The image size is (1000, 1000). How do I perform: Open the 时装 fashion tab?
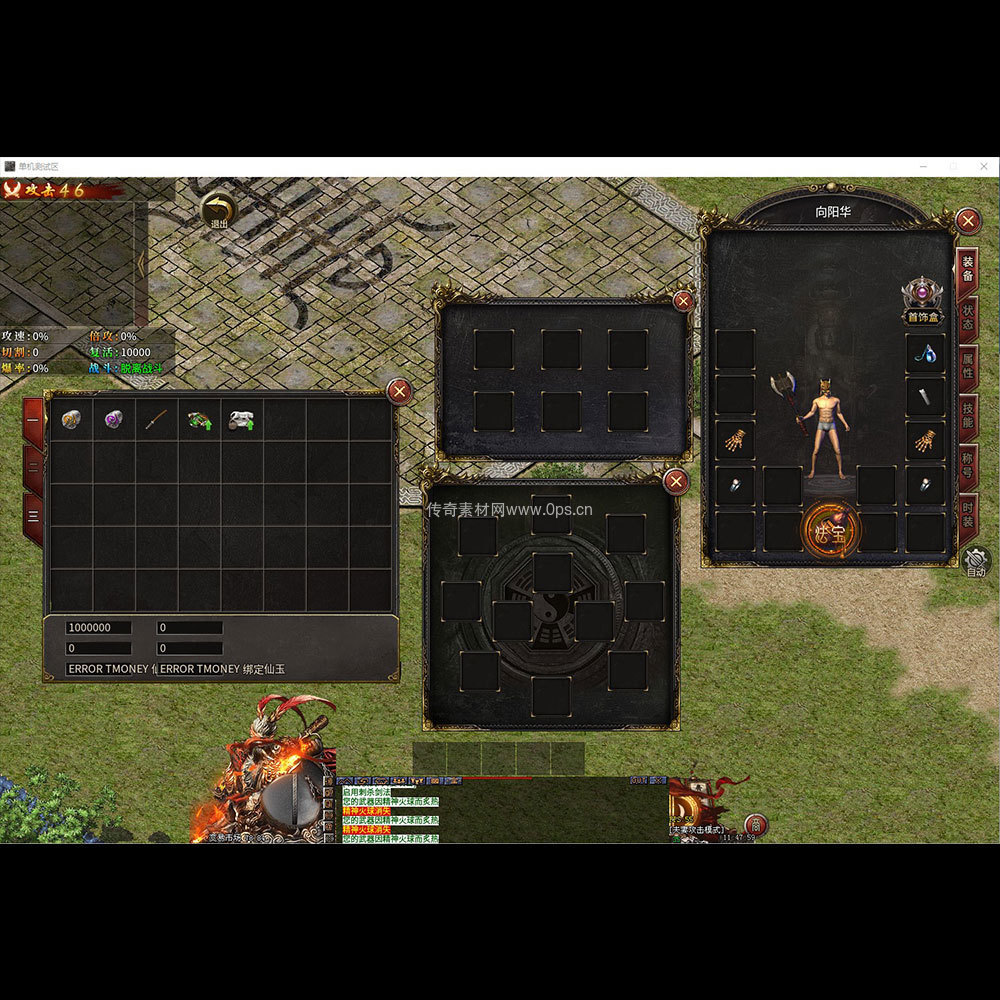(967, 515)
